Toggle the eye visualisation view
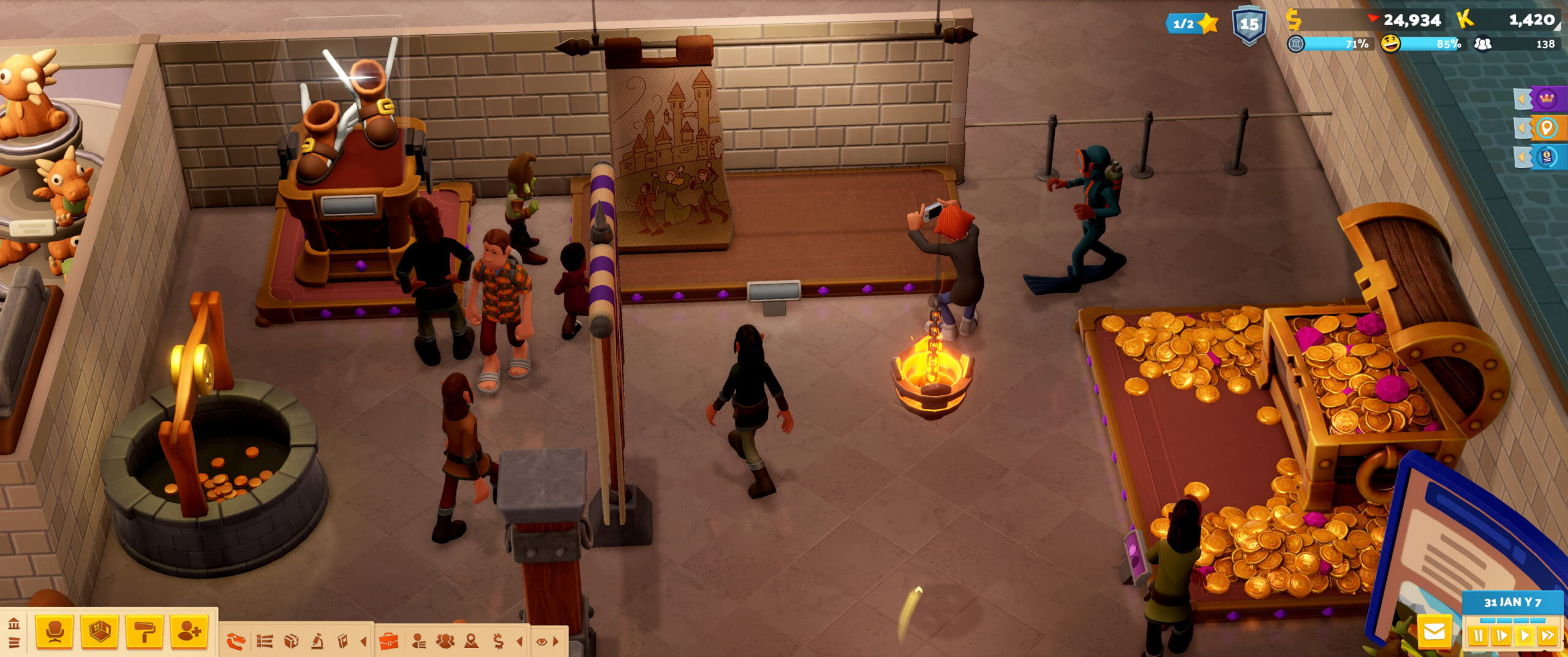Image resolution: width=1568 pixels, height=657 pixels. tap(541, 642)
